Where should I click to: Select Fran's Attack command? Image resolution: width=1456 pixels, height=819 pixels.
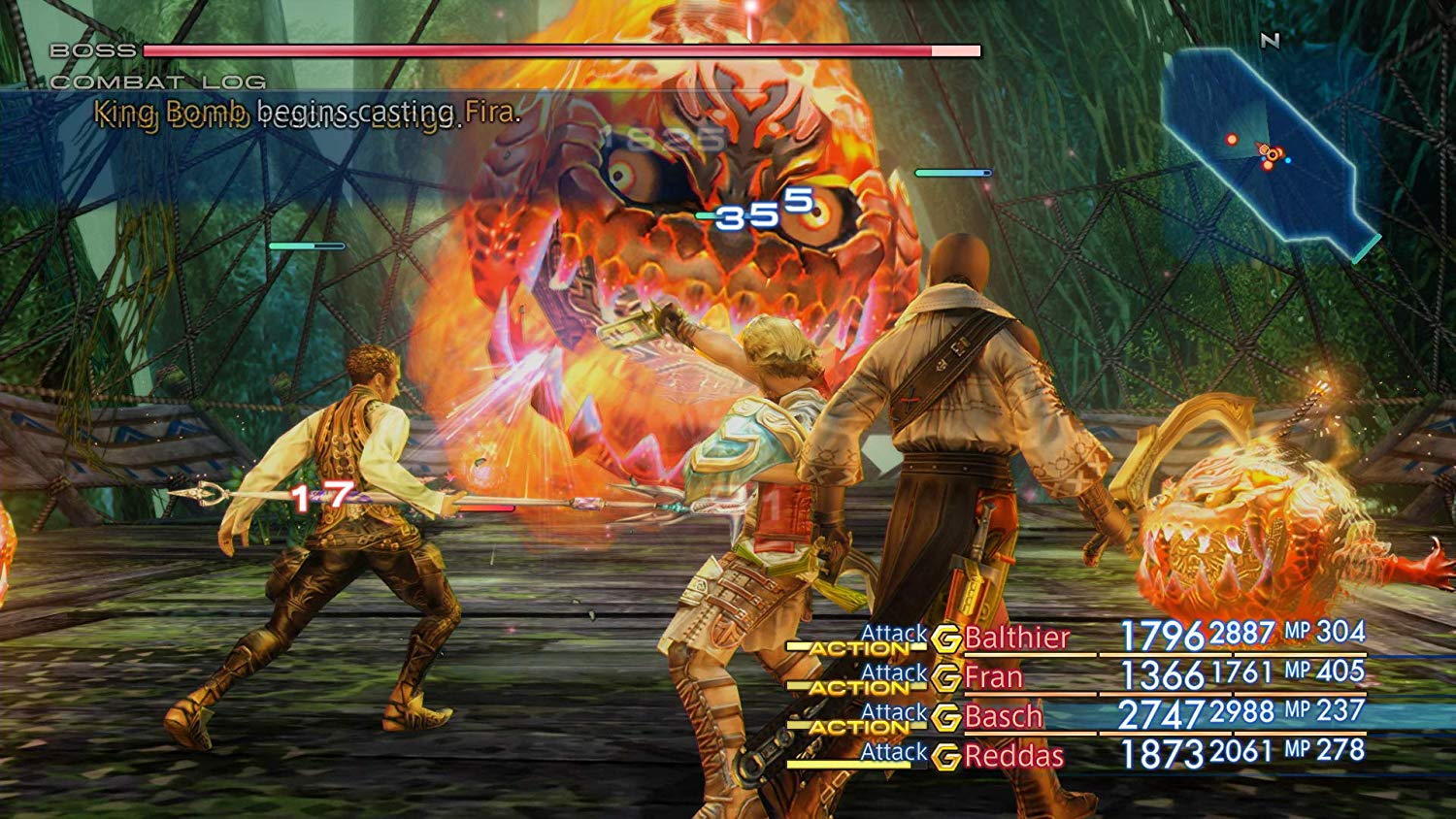[895, 671]
